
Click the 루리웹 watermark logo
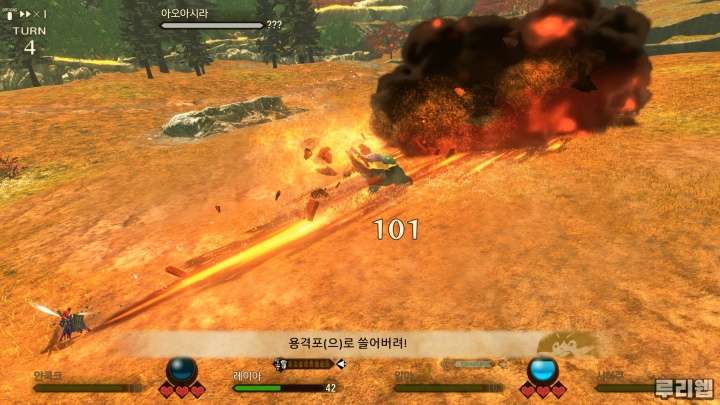tap(683, 388)
